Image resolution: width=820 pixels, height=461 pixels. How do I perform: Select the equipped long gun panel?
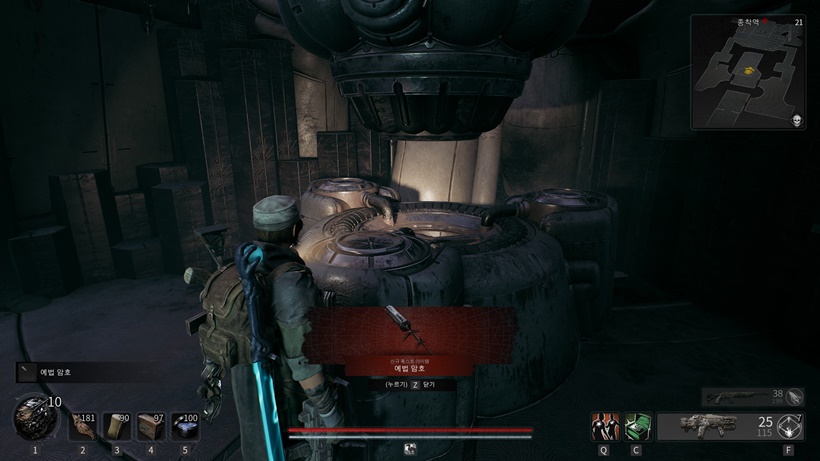(716, 426)
